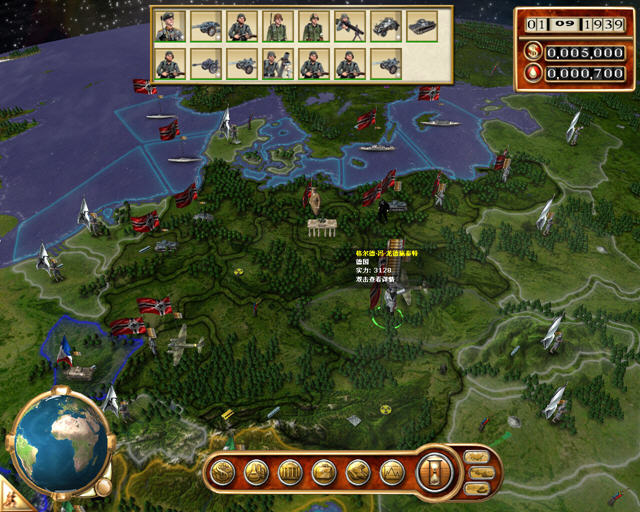Open the research flask menu
640x512 pixels.
(x=257, y=471)
